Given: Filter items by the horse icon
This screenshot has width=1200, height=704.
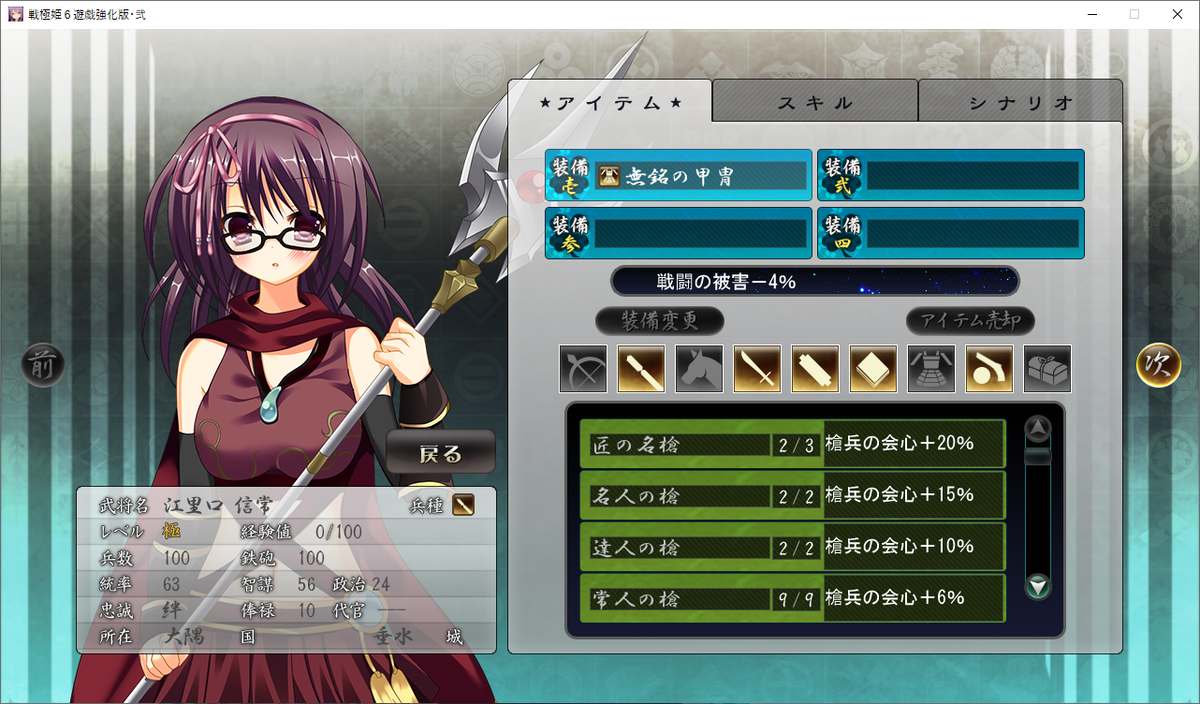Looking at the screenshot, I should 699,369.
